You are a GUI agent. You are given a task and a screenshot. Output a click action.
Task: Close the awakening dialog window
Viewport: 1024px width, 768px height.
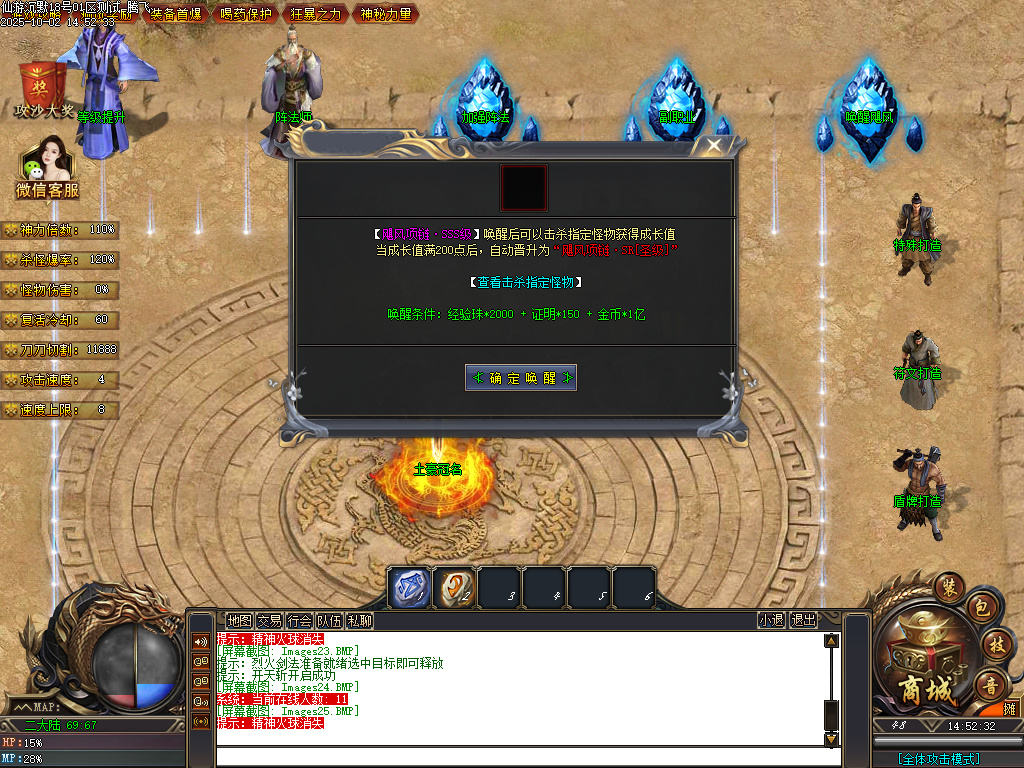(x=713, y=145)
